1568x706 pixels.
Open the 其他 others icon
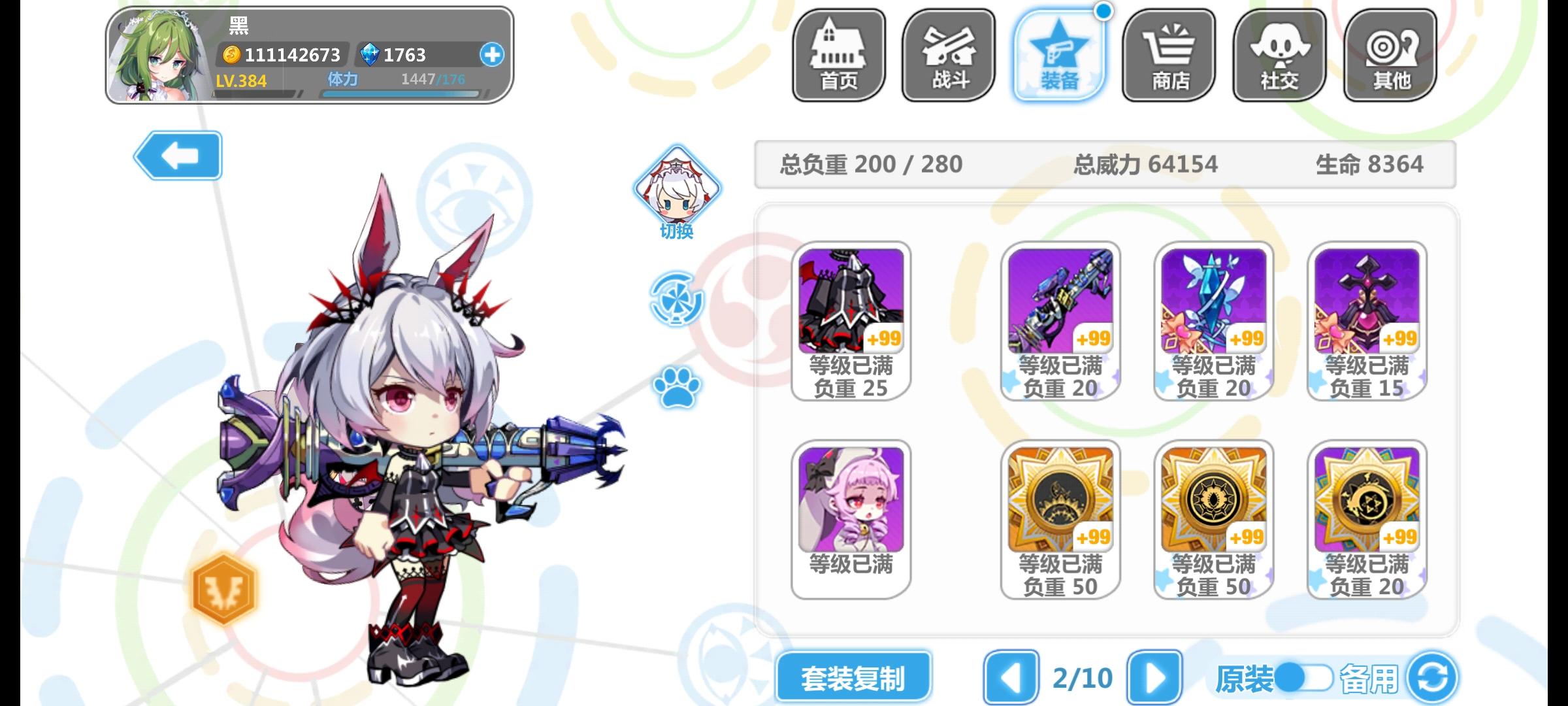tap(1389, 56)
